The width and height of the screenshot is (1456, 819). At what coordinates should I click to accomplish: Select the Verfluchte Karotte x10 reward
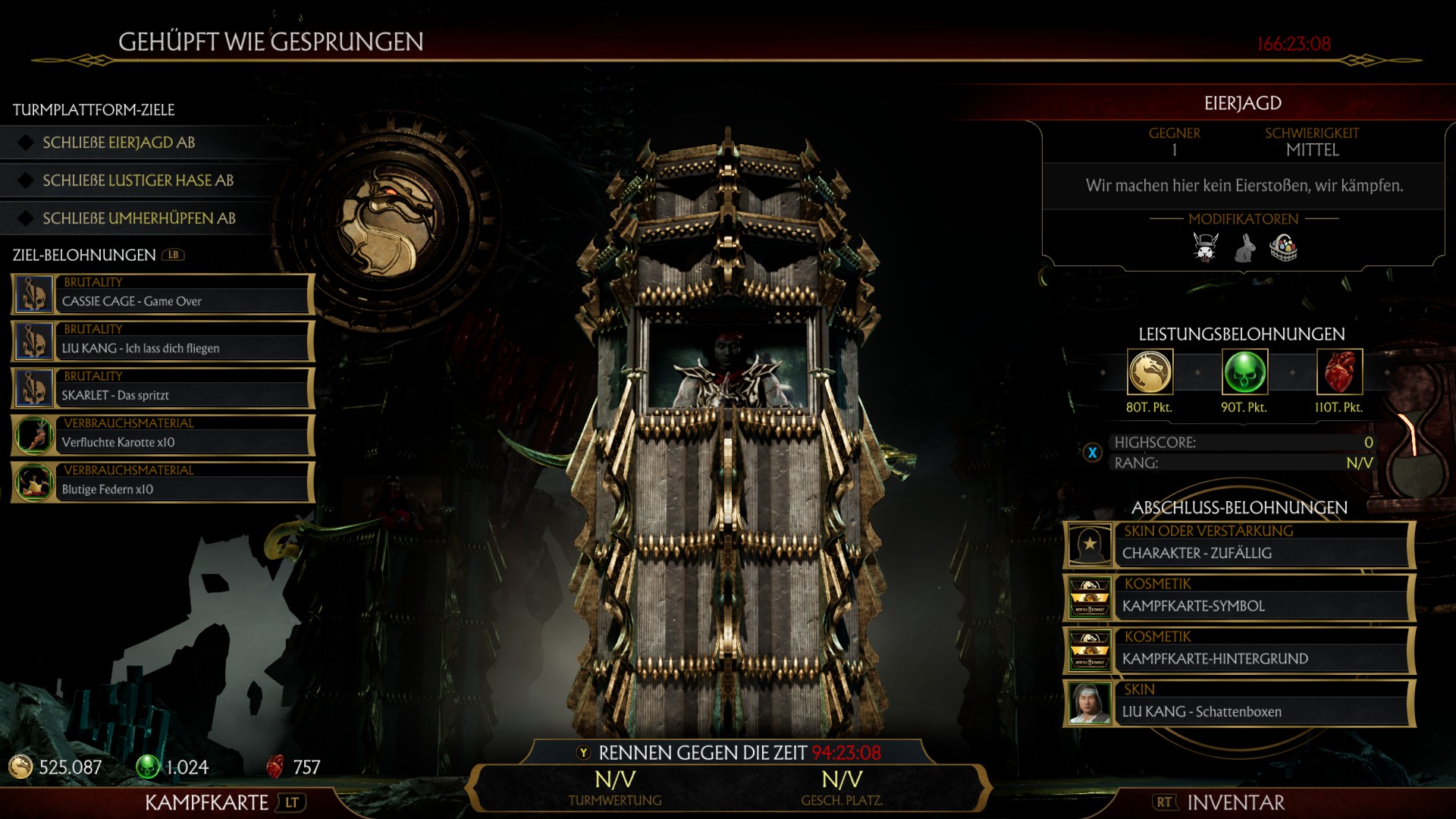[x=163, y=435]
